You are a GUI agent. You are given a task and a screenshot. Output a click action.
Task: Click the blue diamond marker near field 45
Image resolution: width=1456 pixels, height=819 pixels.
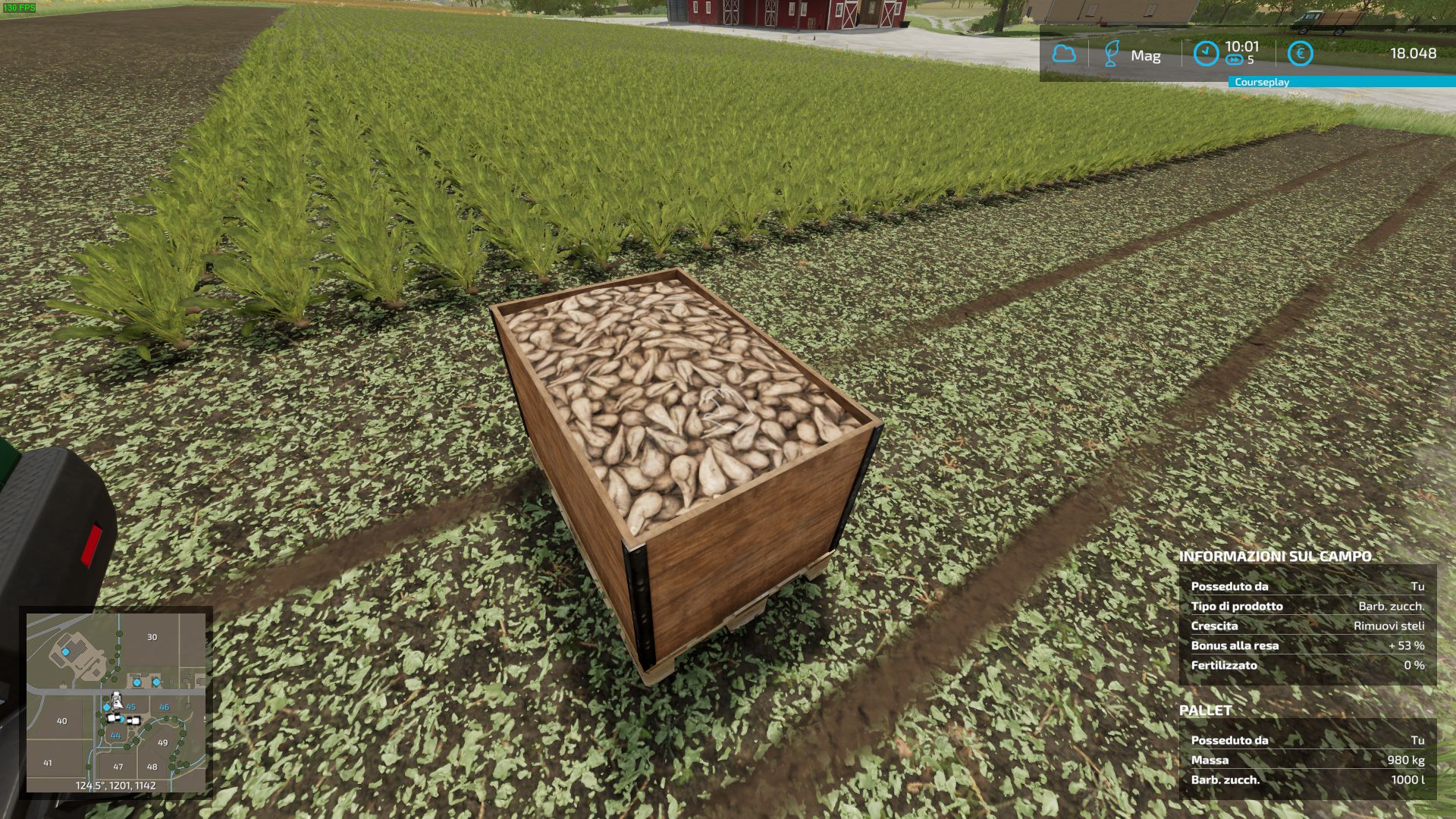(106, 706)
